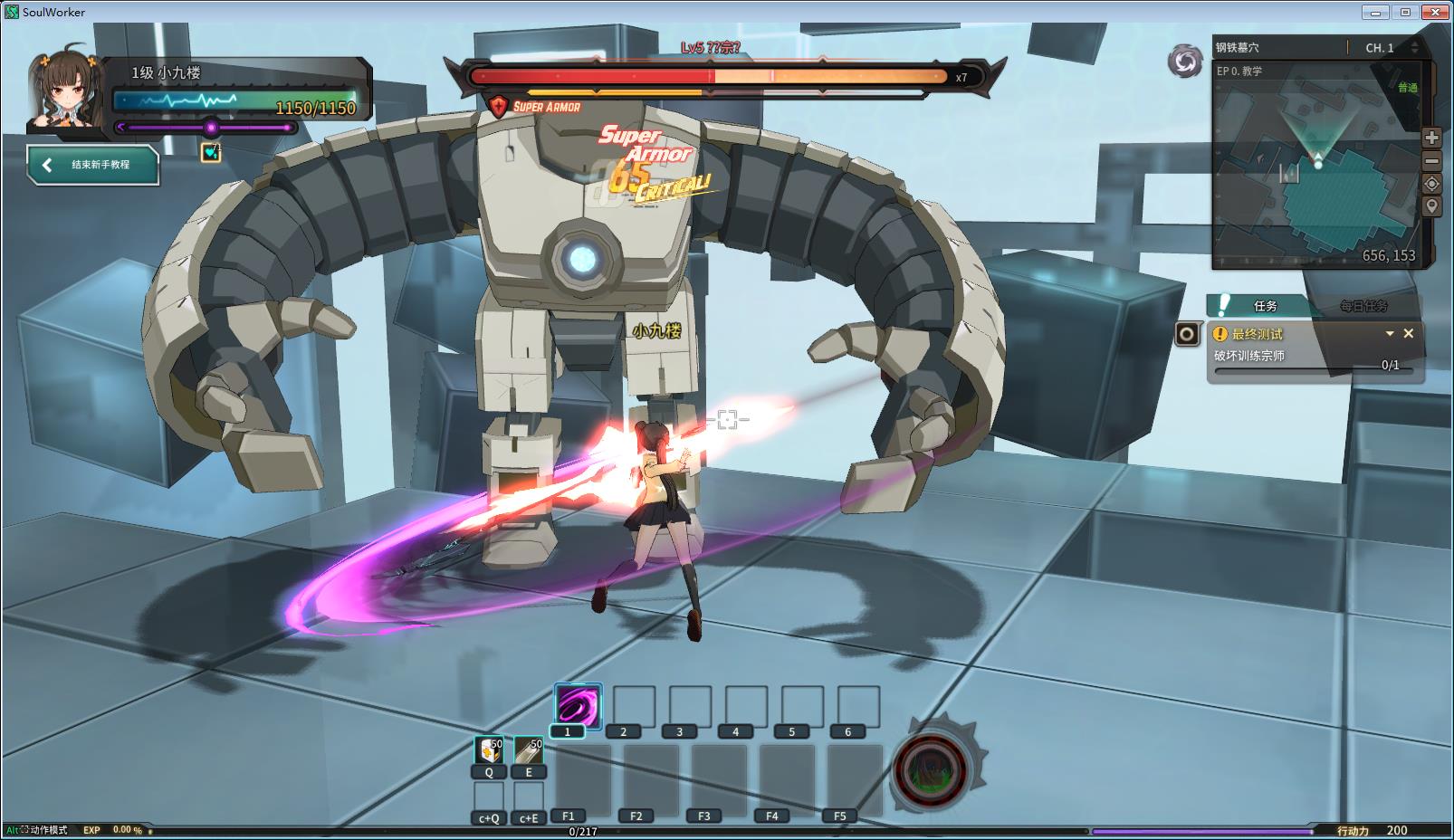The height and width of the screenshot is (840, 1454).
Task: Close the 最终测试 quest tracker entry
Action: pyautogui.click(x=1409, y=333)
